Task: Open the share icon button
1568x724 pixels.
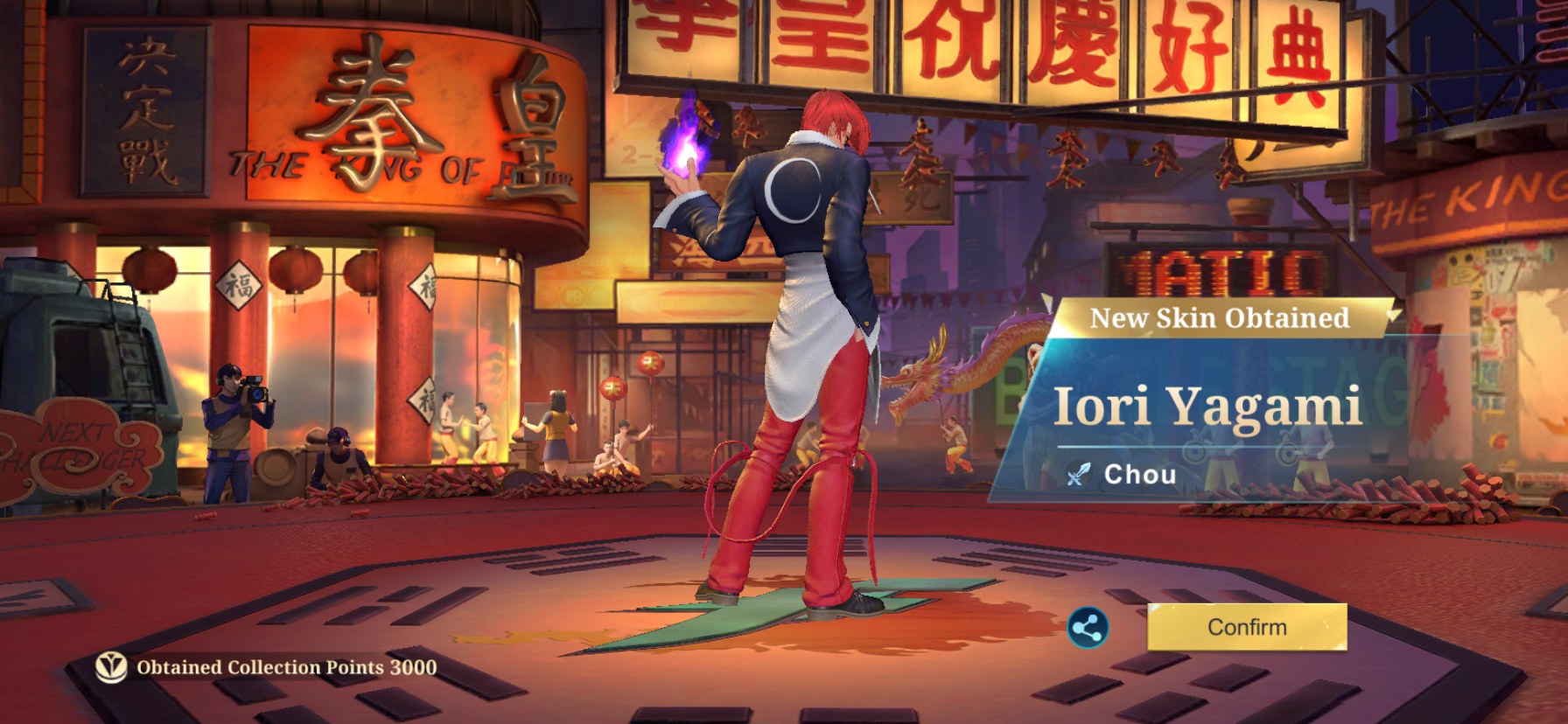Action: [1088, 628]
